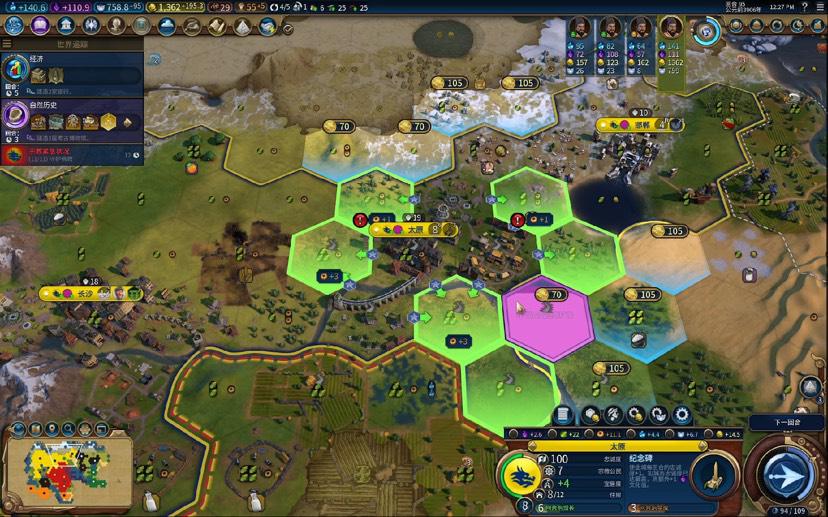Open the game menu hamburger icon
This screenshot has height=517, width=828.
point(817,7)
